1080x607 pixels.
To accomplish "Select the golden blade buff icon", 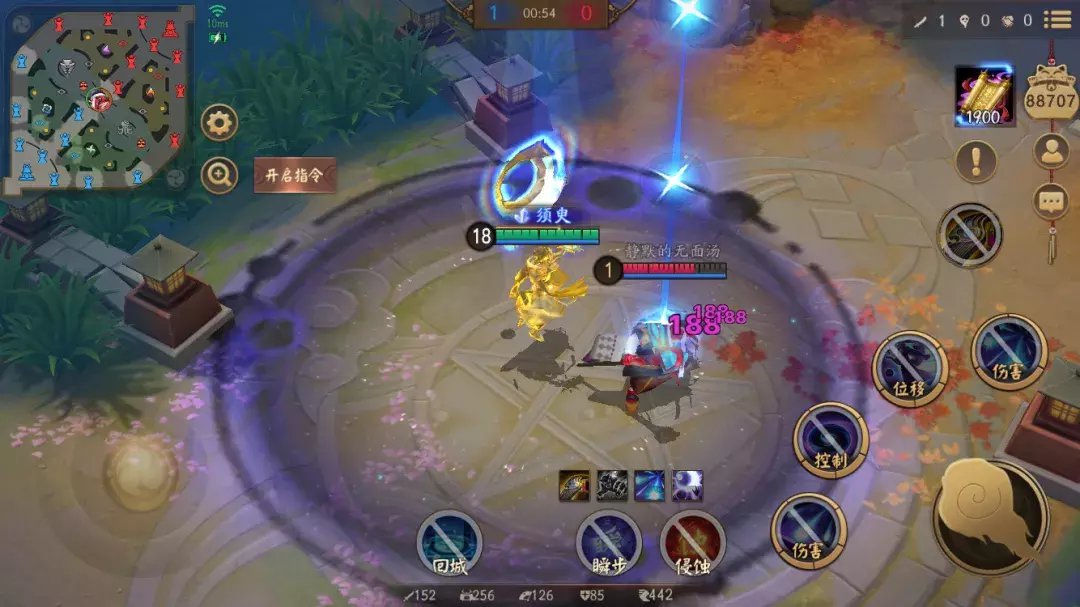I will [573, 485].
